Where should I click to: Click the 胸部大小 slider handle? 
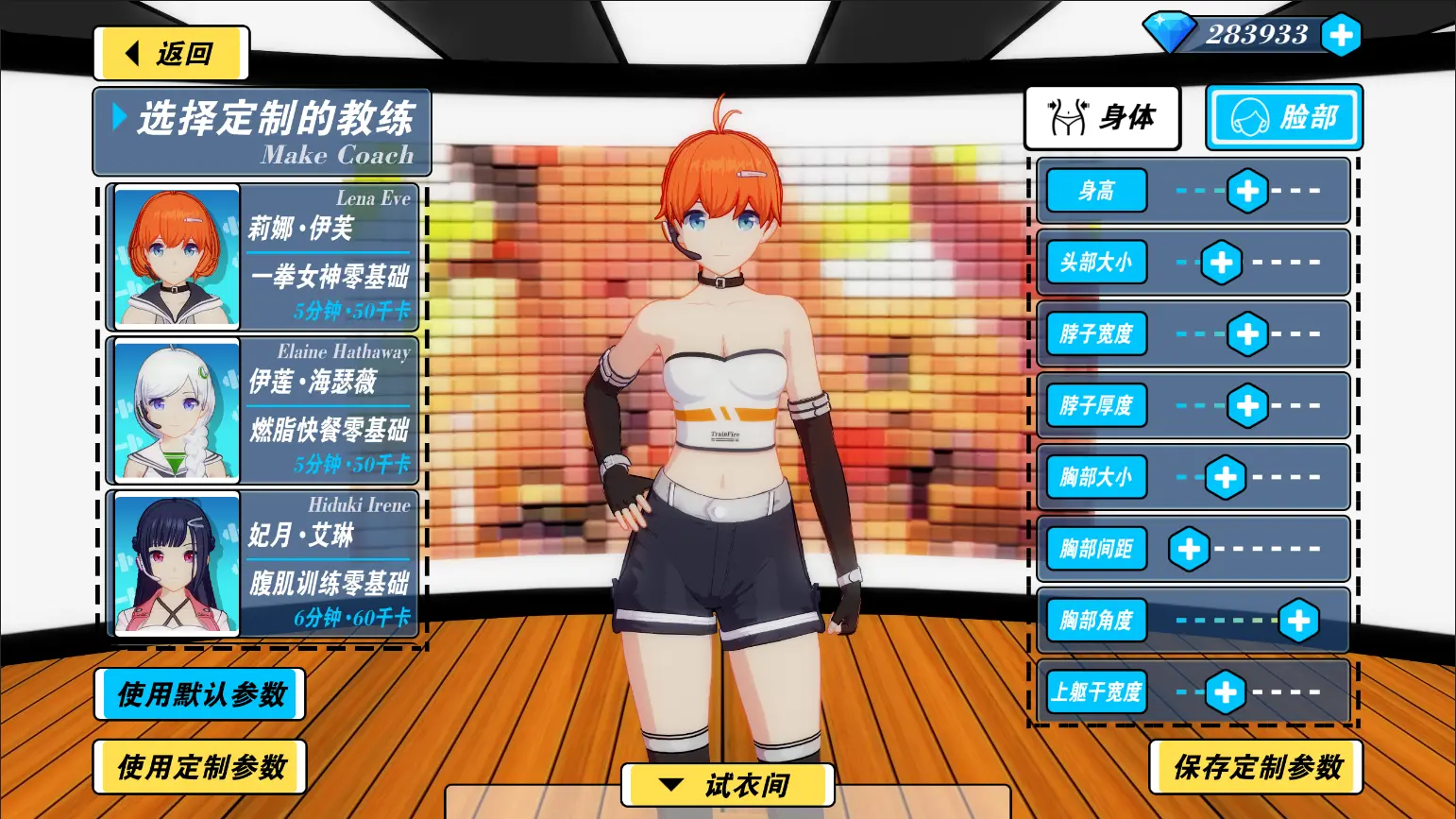pyautogui.click(x=1226, y=478)
